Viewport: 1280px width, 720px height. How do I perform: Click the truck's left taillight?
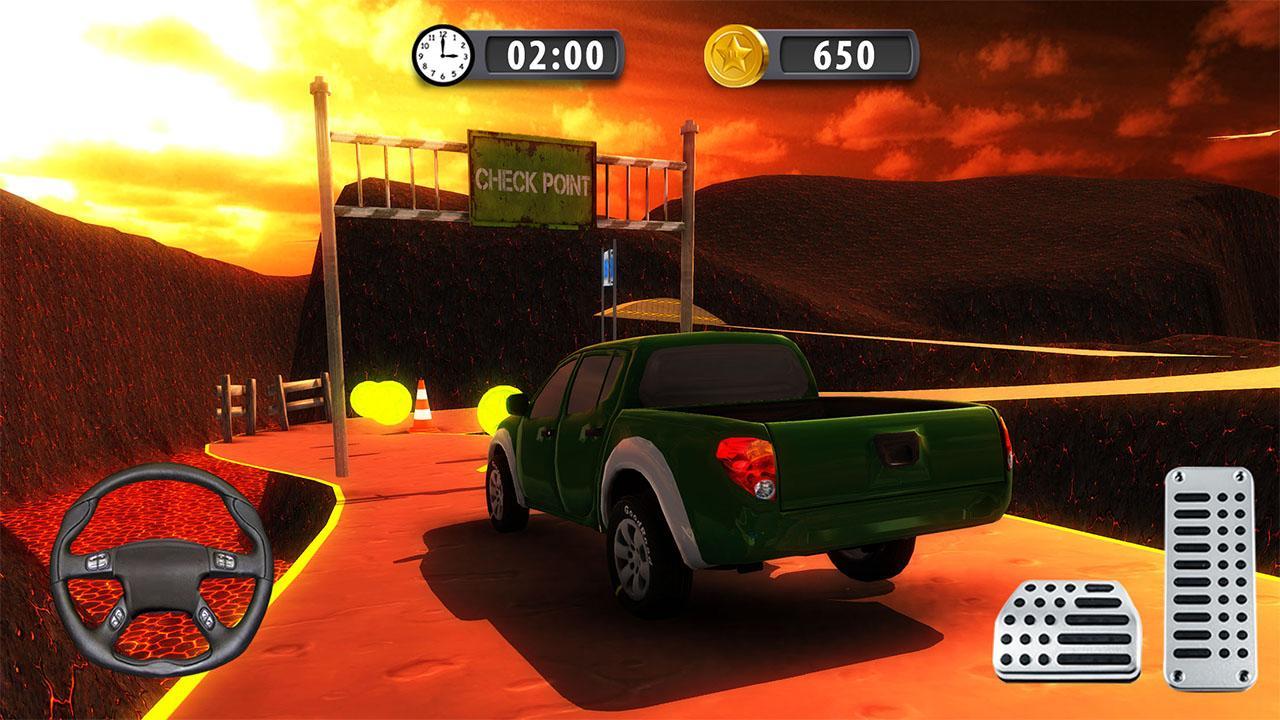(x=746, y=465)
